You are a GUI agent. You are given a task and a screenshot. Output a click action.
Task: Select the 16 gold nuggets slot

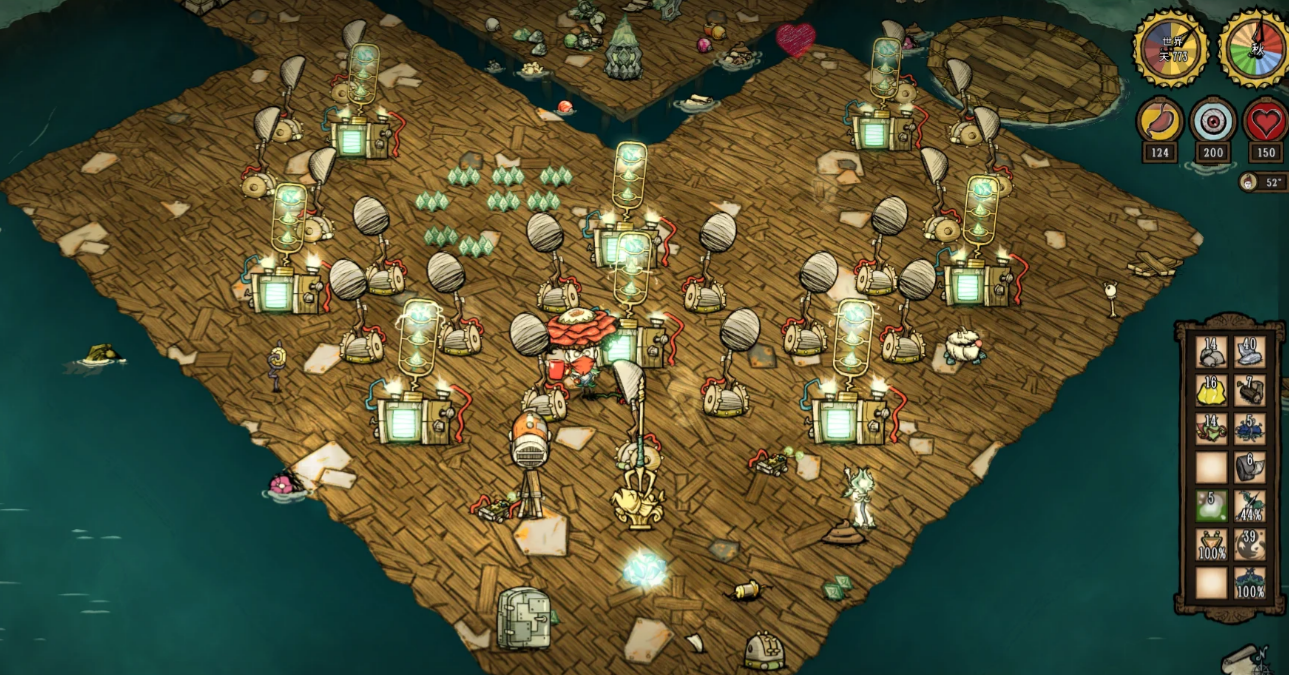click(x=1212, y=390)
